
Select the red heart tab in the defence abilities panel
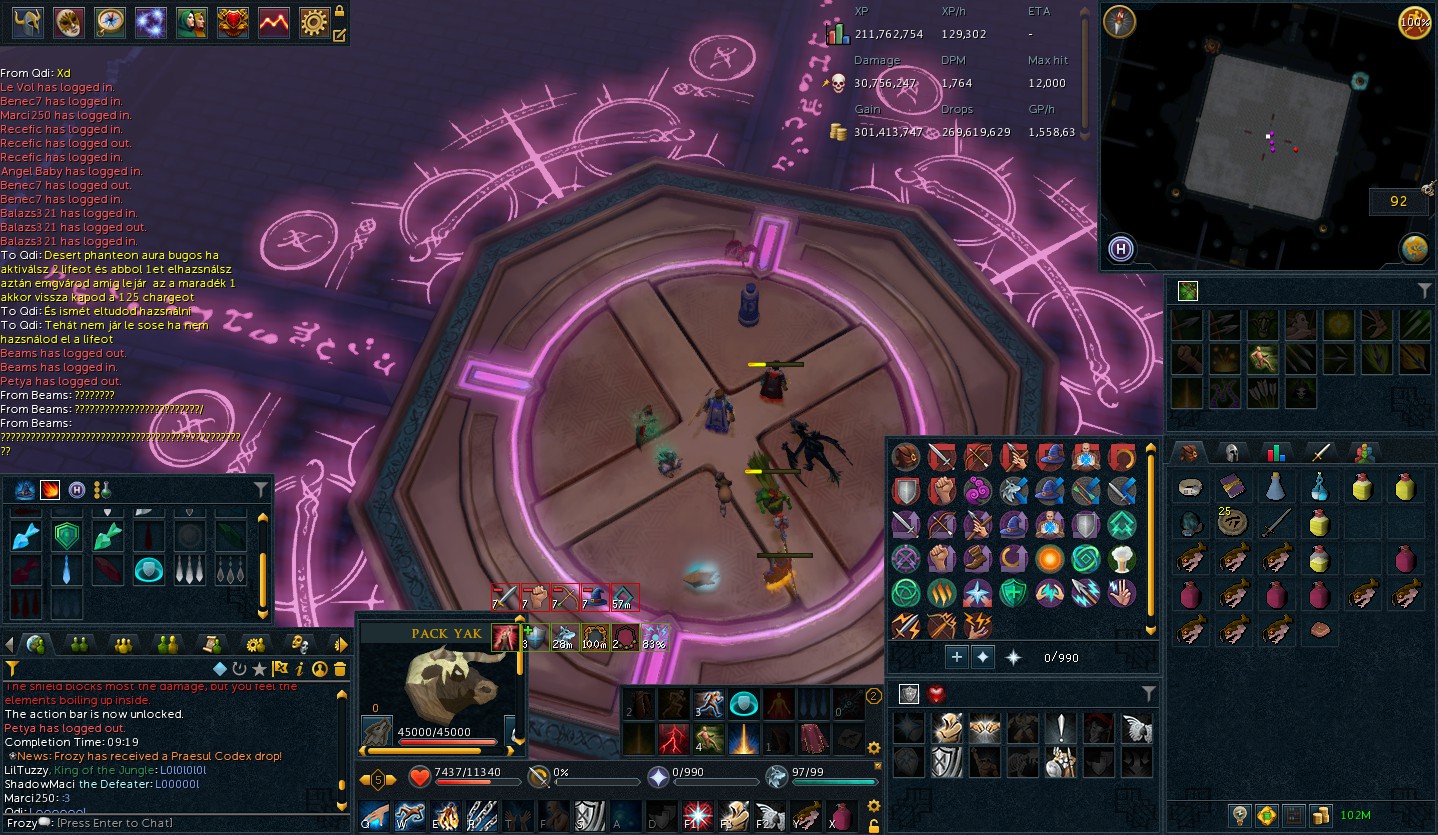tap(937, 694)
